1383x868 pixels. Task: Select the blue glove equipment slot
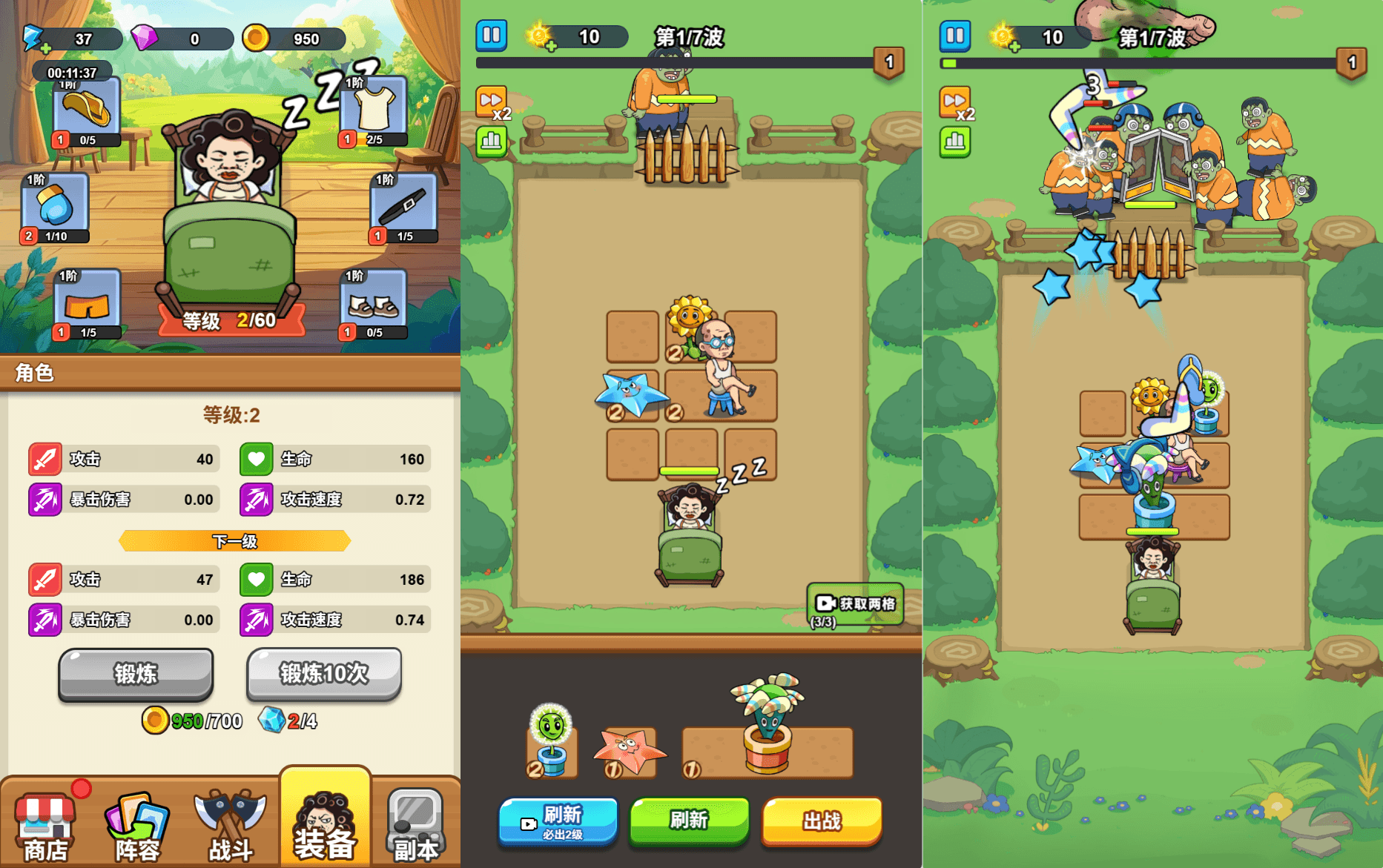(x=56, y=208)
